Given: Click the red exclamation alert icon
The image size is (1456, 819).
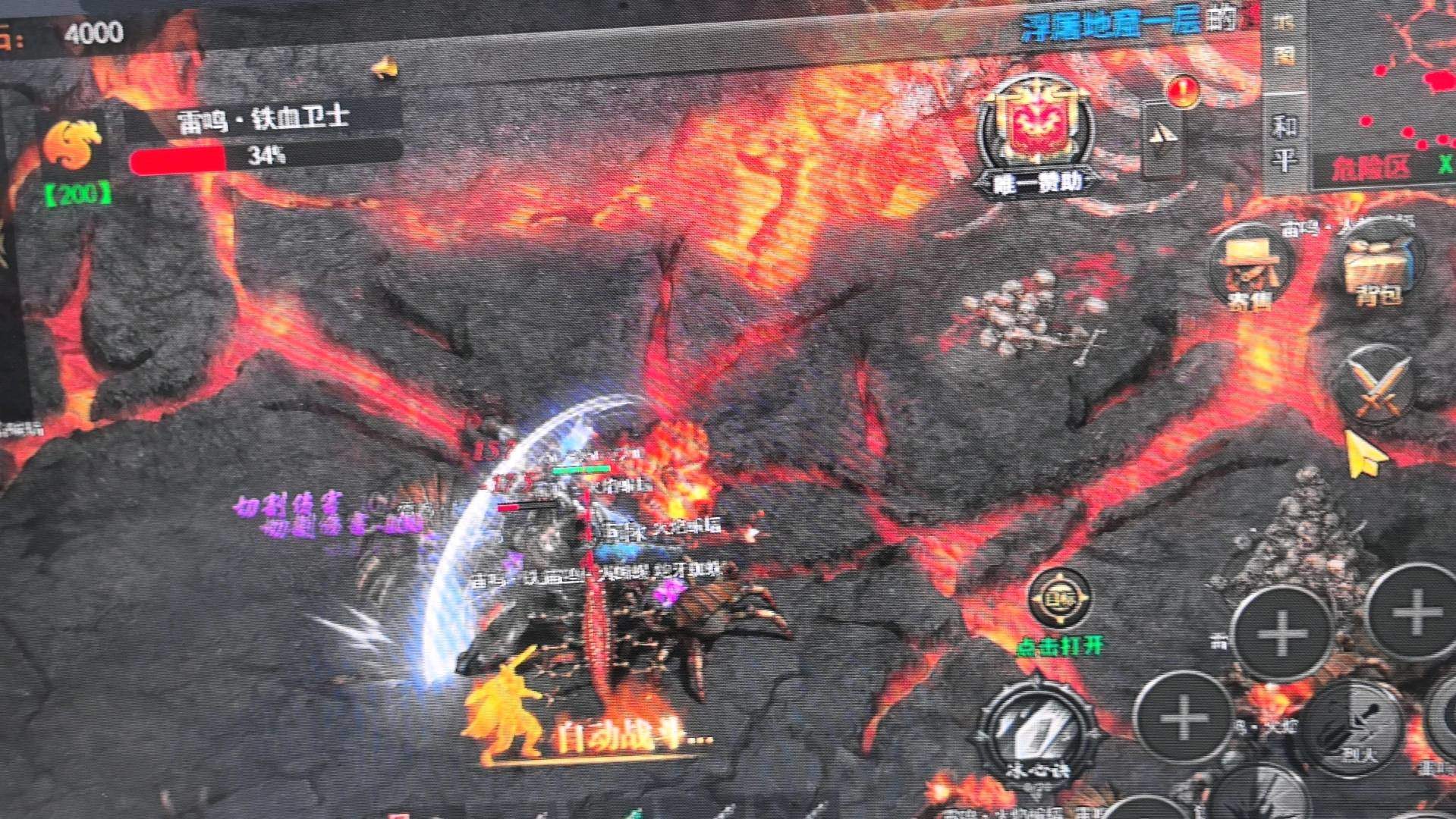Looking at the screenshot, I should click(x=1182, y=91).
